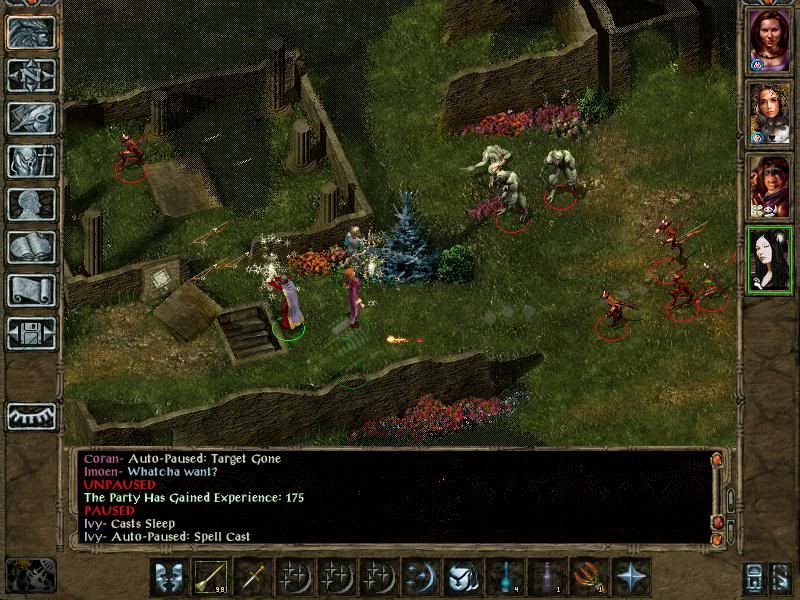
Task: Use the blue potion quick item
Action: click(x=506, y=577)
